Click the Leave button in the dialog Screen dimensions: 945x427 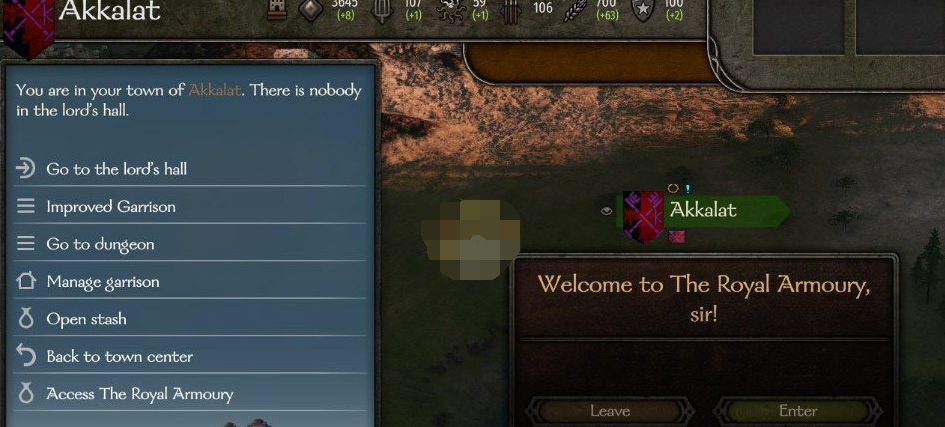(610, 411)
